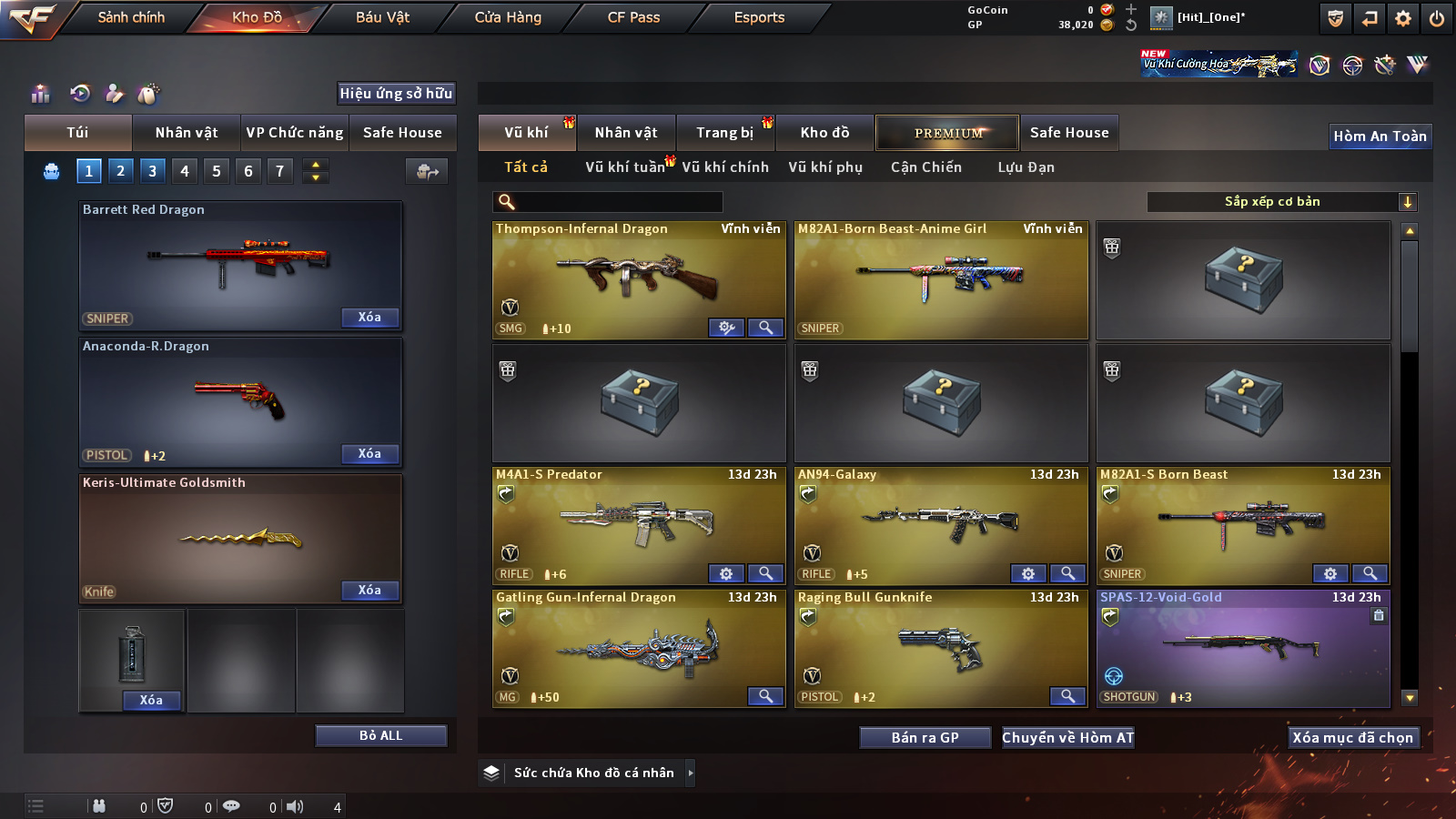Click the Bỏ ALL button
1456x819 pixels.
(x=380, y=735)
